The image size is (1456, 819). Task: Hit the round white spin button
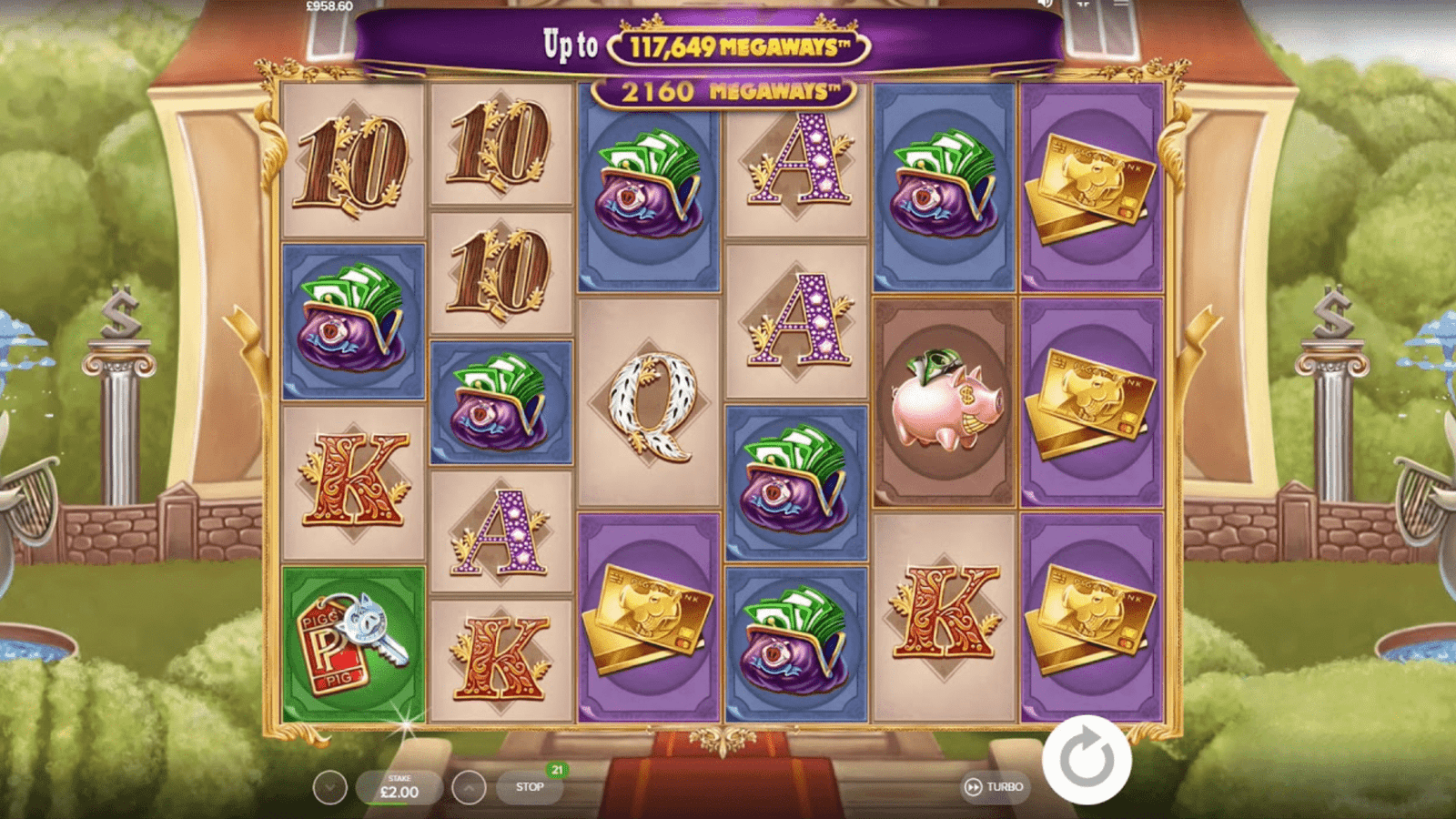click(1087, 760)
